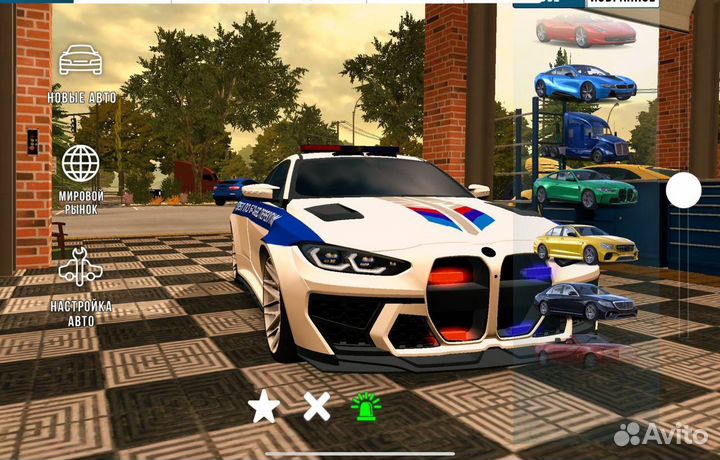
Task: Choose the blue semi truck thumbnail
Action: click(584, 135)
